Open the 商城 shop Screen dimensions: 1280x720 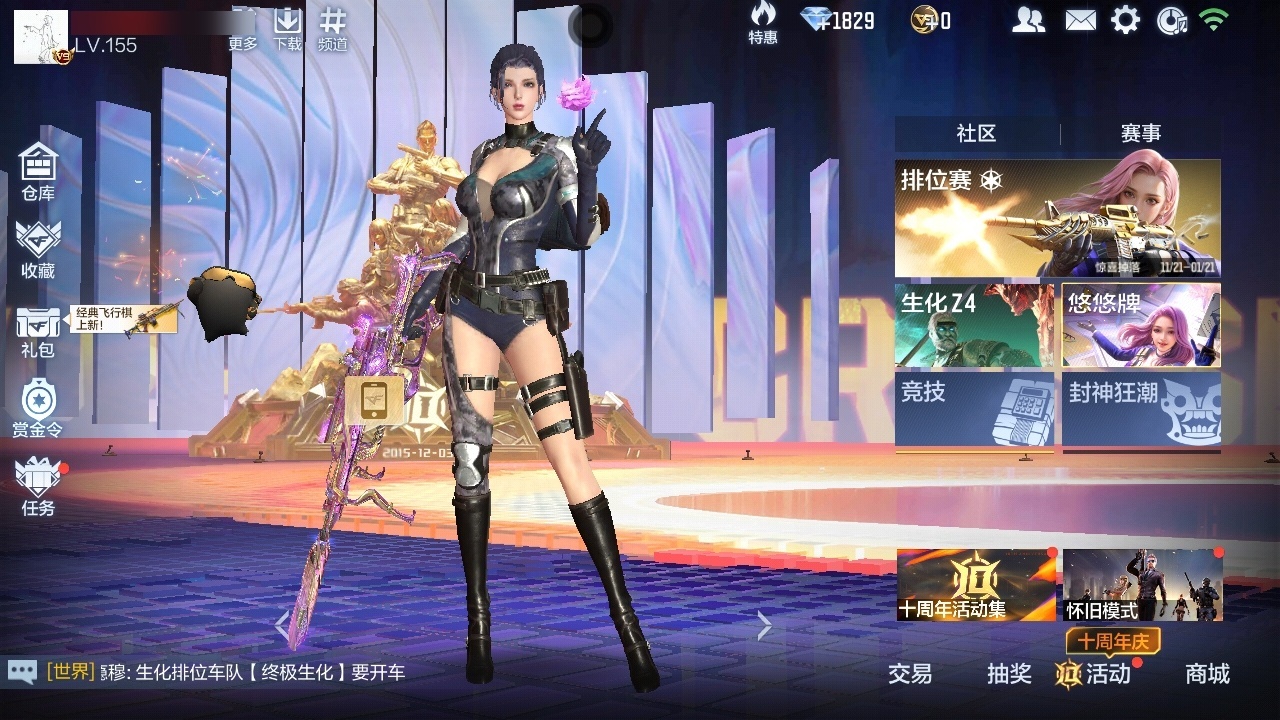pos(1207,674)
